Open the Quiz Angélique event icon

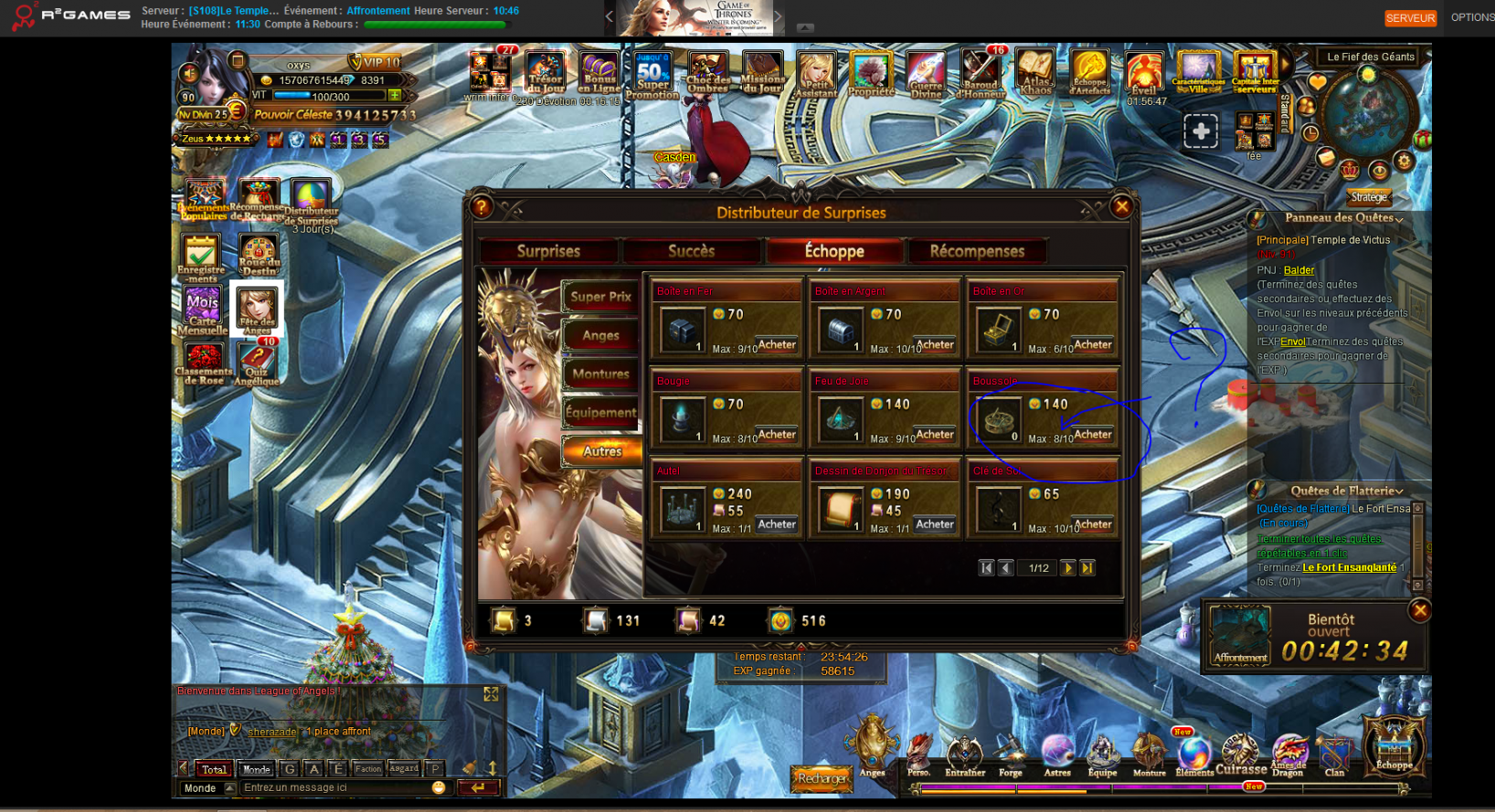click(x=258, y=364)
